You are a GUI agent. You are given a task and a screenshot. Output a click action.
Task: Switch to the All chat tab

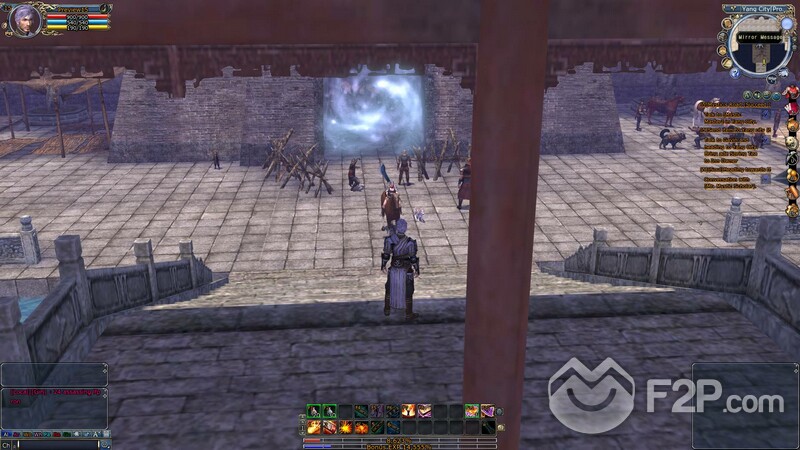pos(5,433)
